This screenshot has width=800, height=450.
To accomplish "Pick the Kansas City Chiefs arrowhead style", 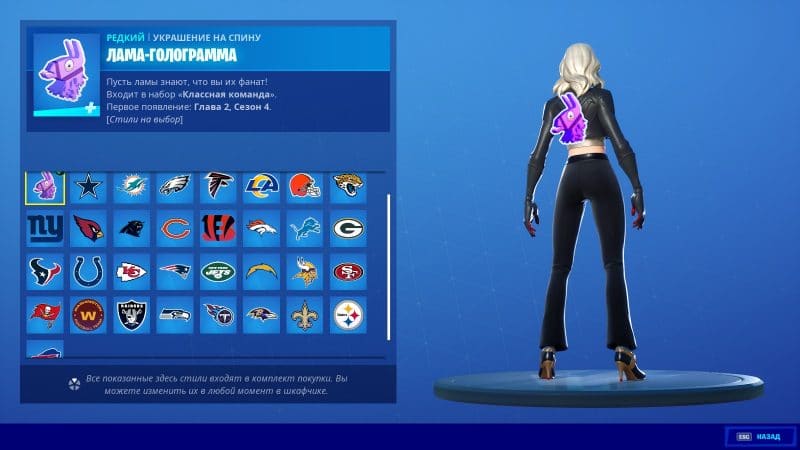I will point(131,271).
